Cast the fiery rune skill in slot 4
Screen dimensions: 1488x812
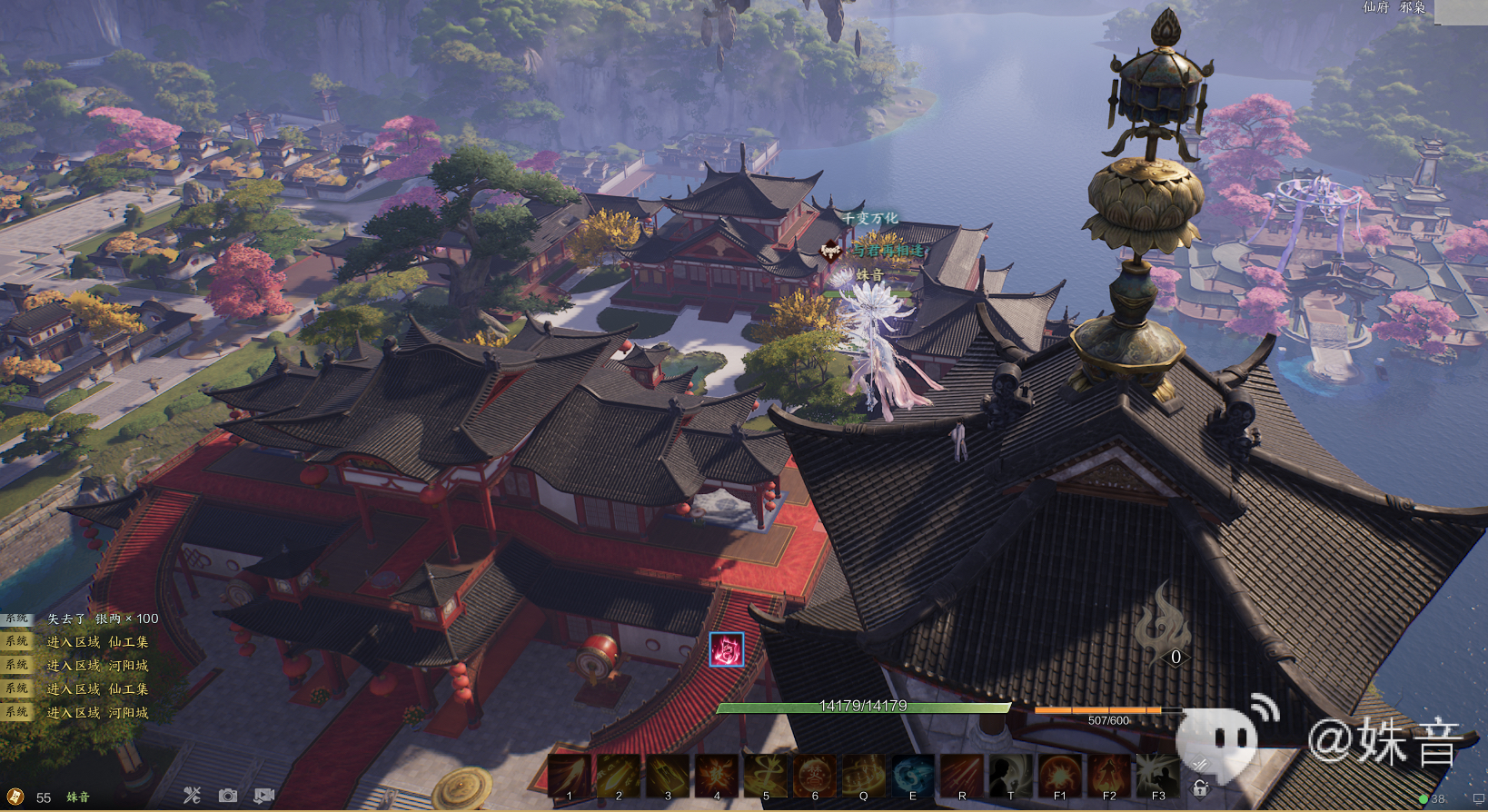pos(717,777)
